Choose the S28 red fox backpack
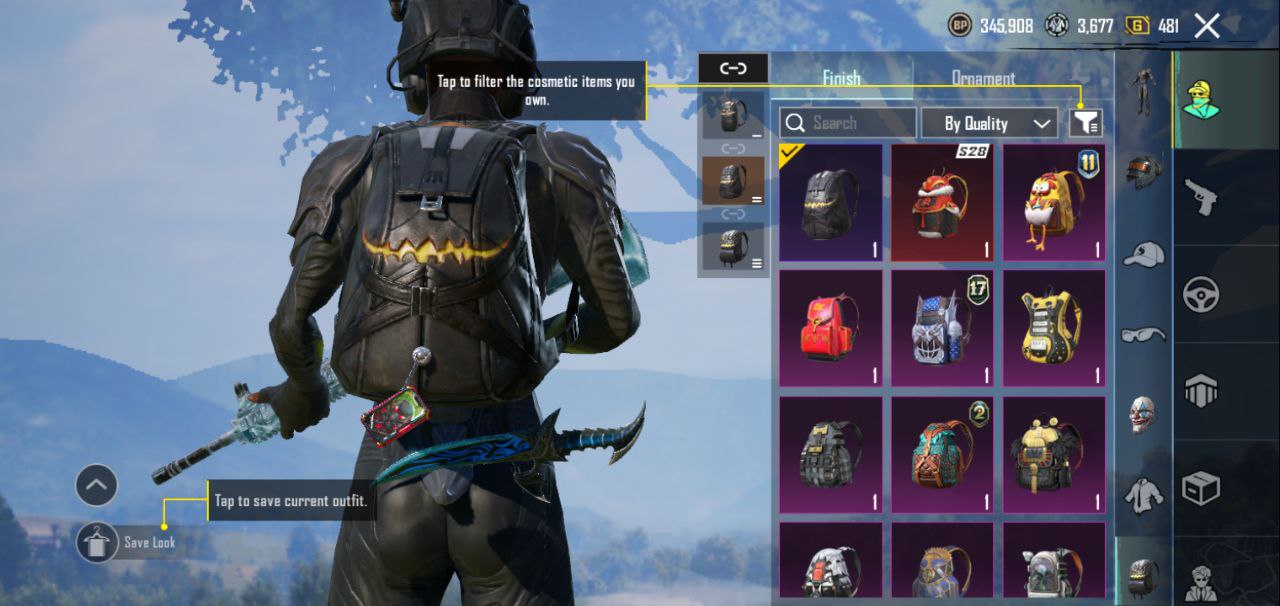Viewport: 1280px width, 606px height. (942, 203)
